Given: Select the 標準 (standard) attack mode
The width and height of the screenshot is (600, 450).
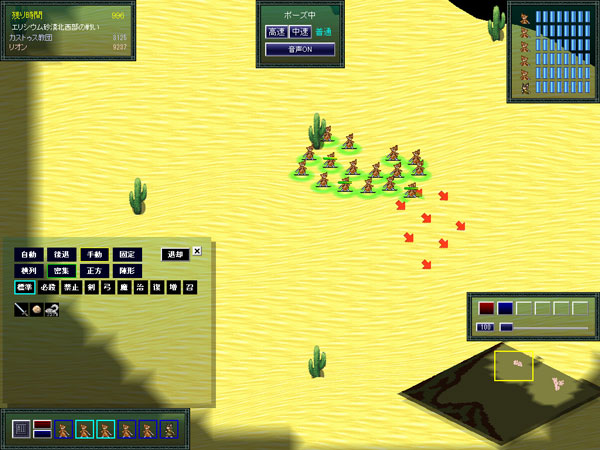Looking at the screenshot, I should (24, 288).
